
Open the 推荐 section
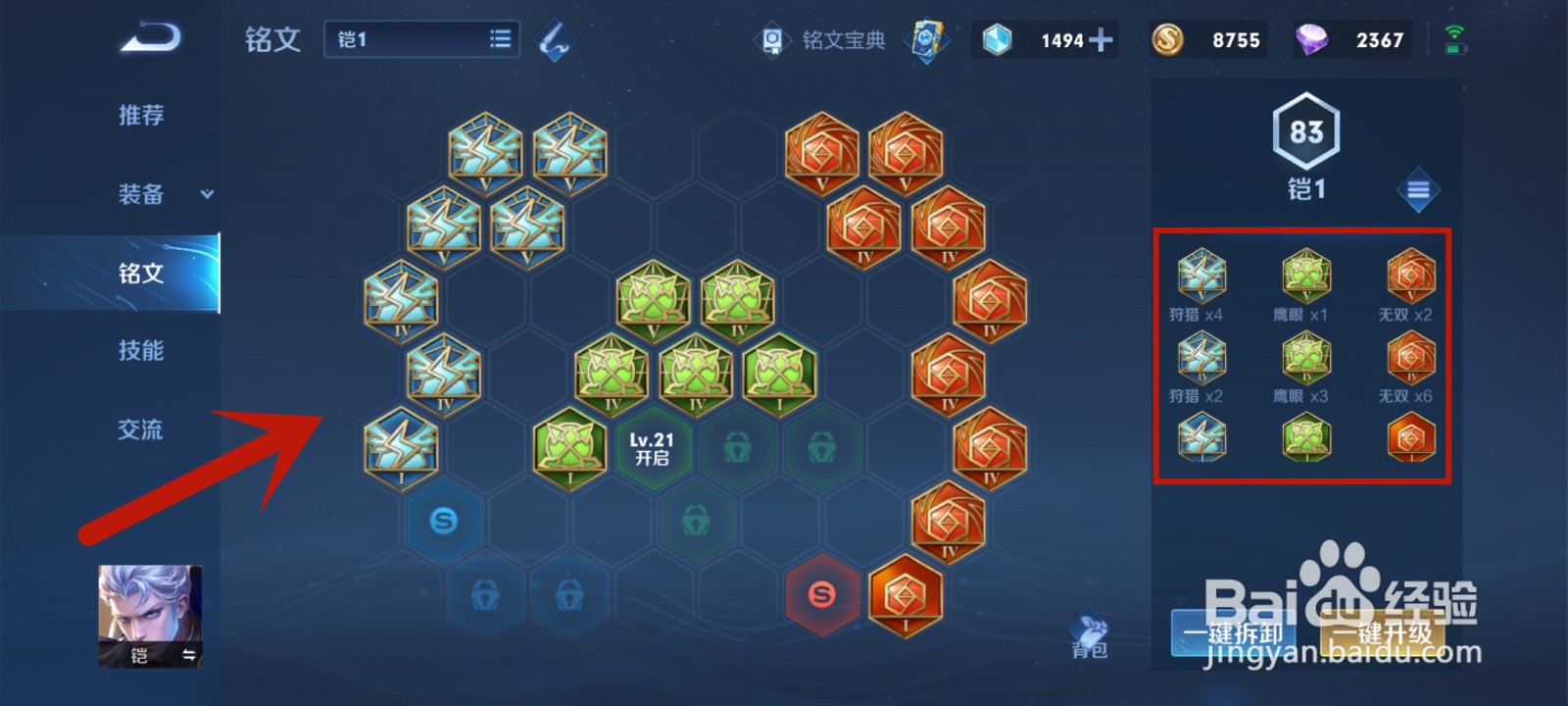[x=141, y=116]
